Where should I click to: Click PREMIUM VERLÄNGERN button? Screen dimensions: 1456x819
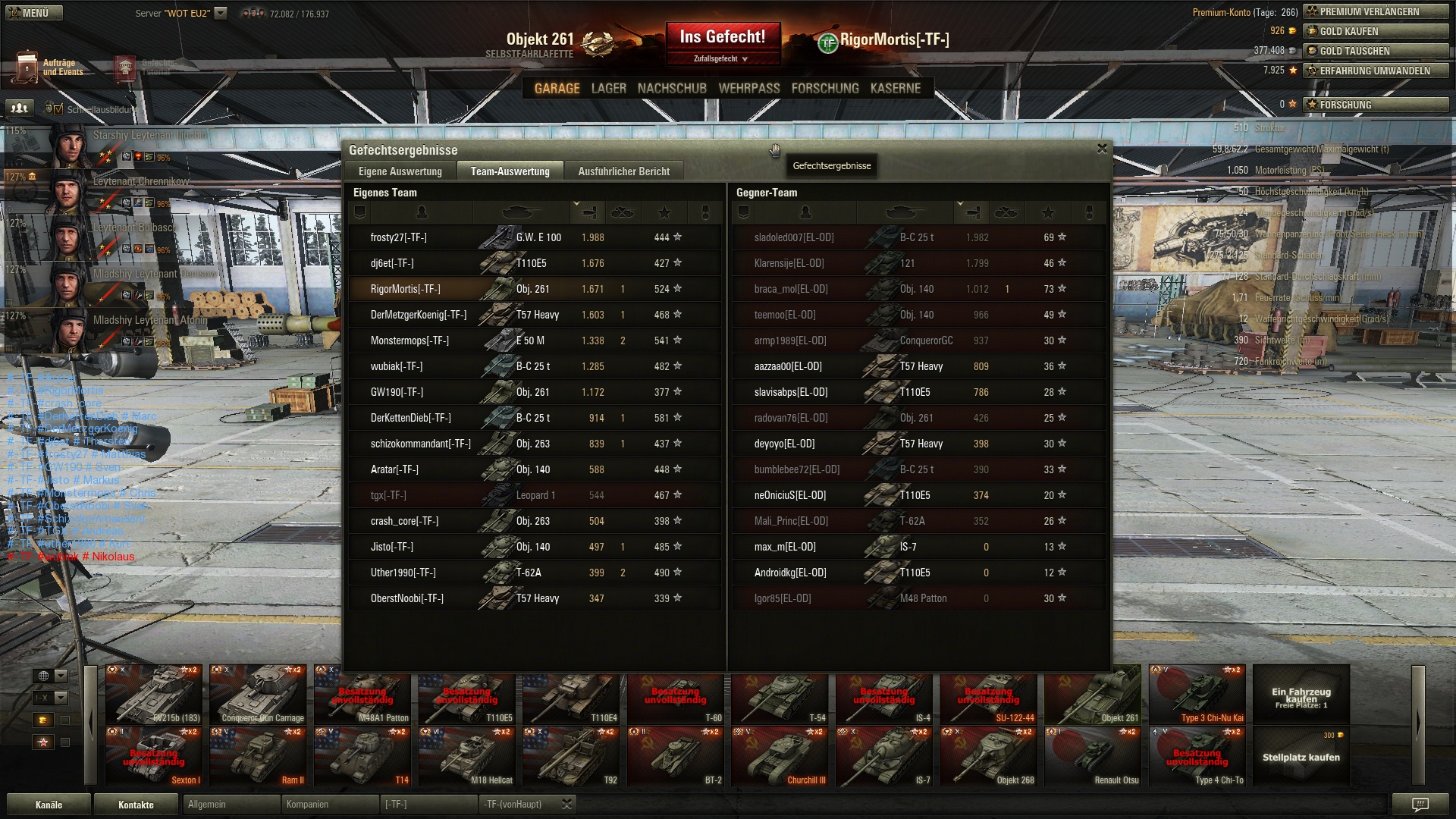click(x=1376, y=11)
